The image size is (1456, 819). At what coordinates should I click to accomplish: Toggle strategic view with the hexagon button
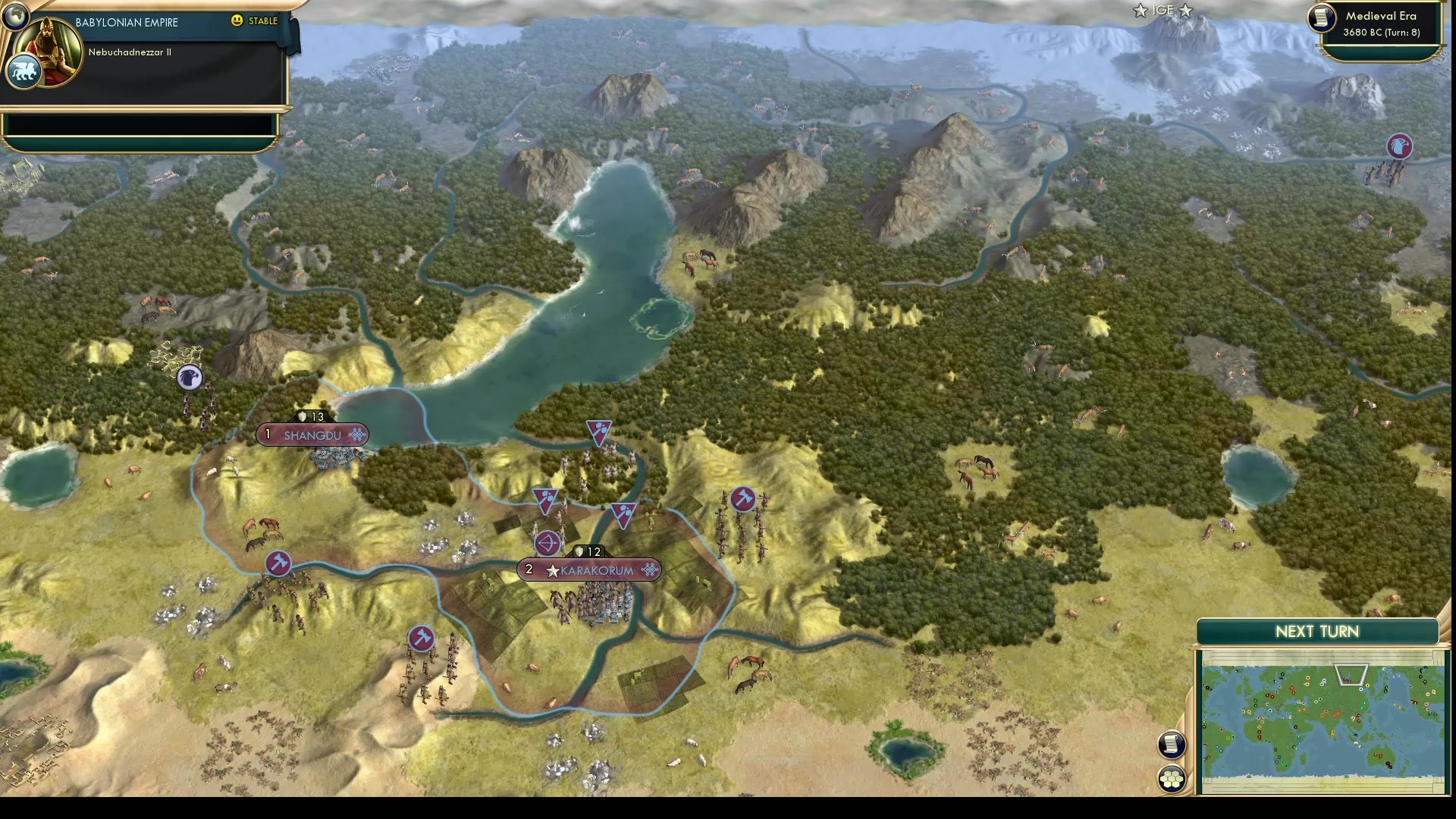pyautogui.click(x=1170, y=777)
